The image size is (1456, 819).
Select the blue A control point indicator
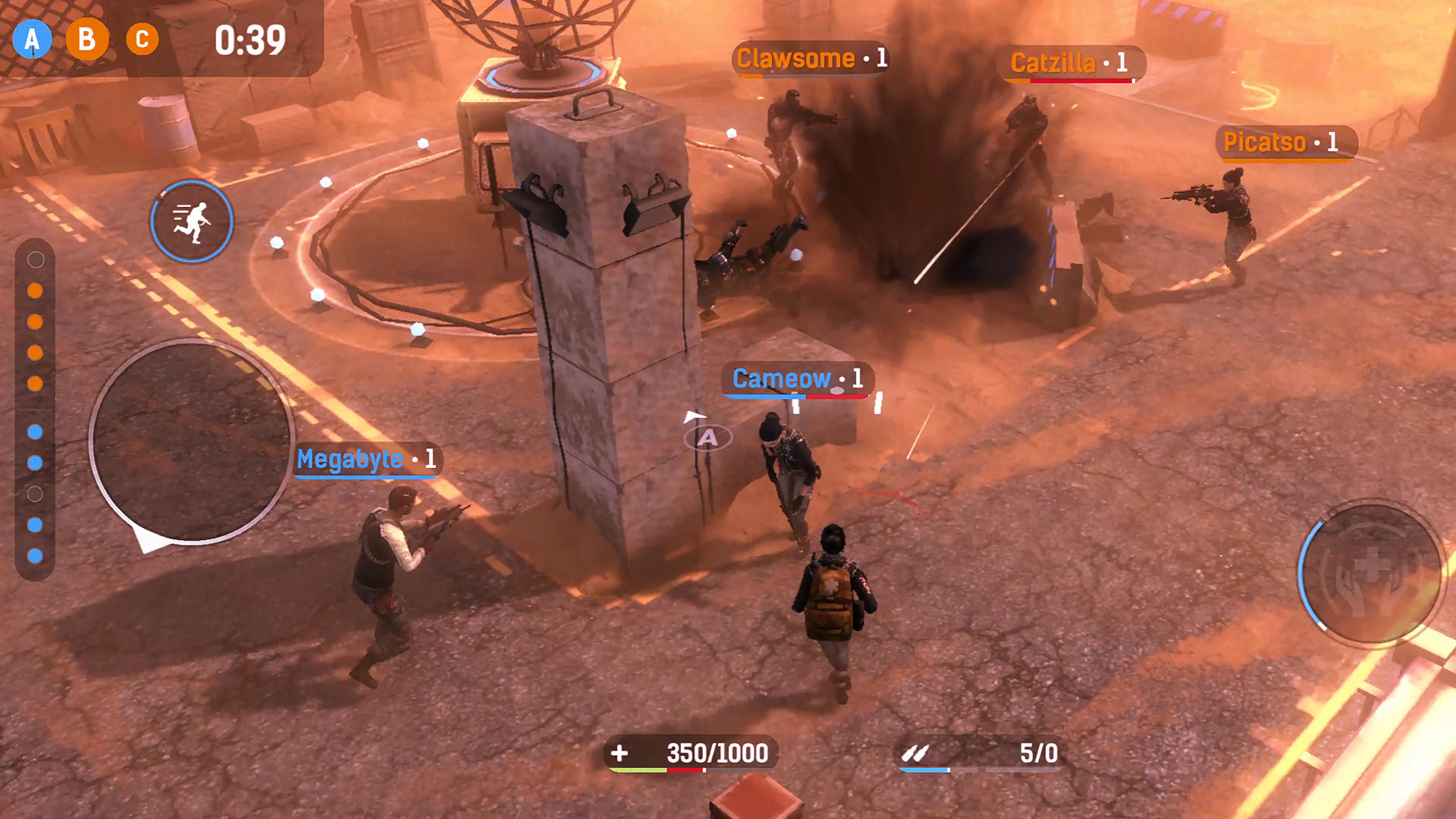(x=32, y=39)
